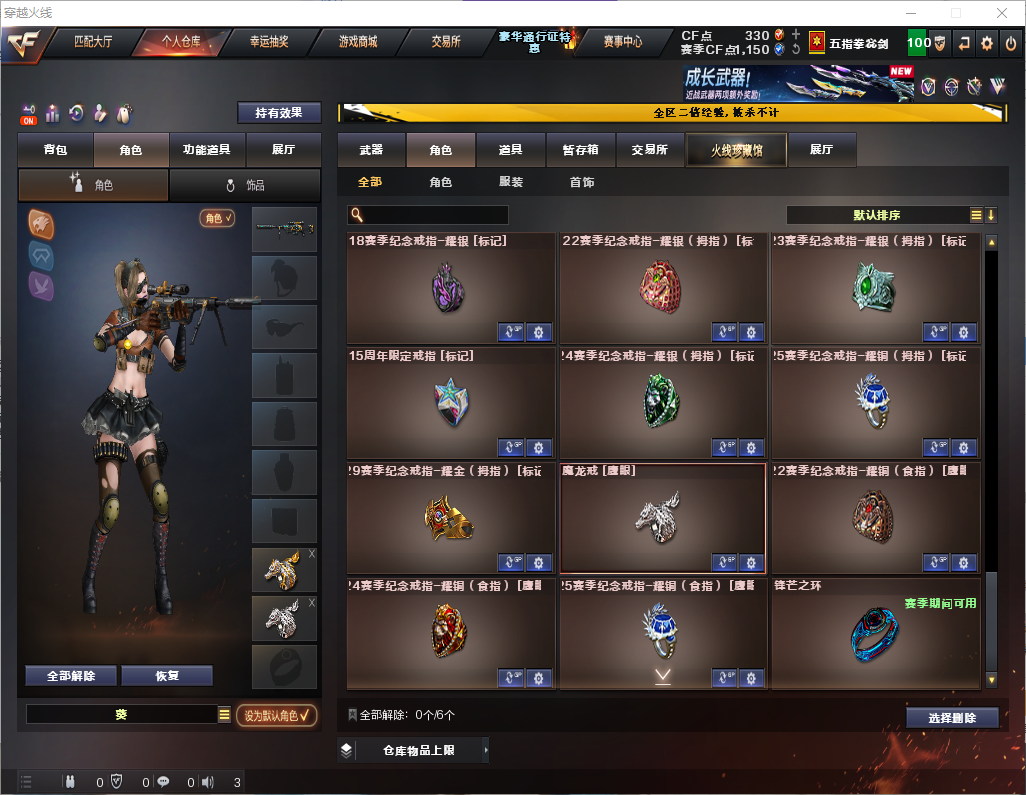Choose the 15周年限定戒指 star ring
This screenshot has width=1026, height=795.
[450, 403]
